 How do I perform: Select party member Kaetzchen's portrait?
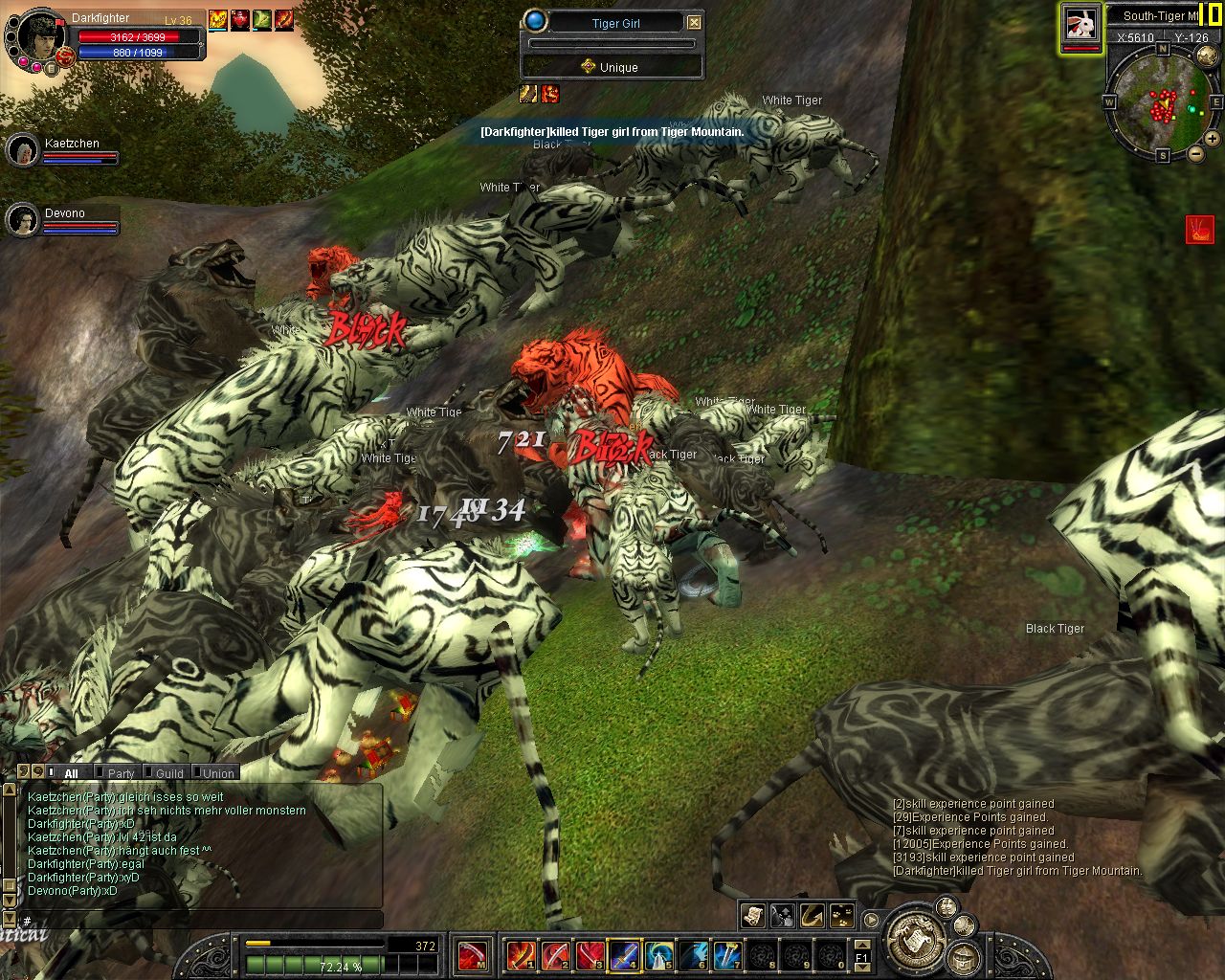[22, 150]
